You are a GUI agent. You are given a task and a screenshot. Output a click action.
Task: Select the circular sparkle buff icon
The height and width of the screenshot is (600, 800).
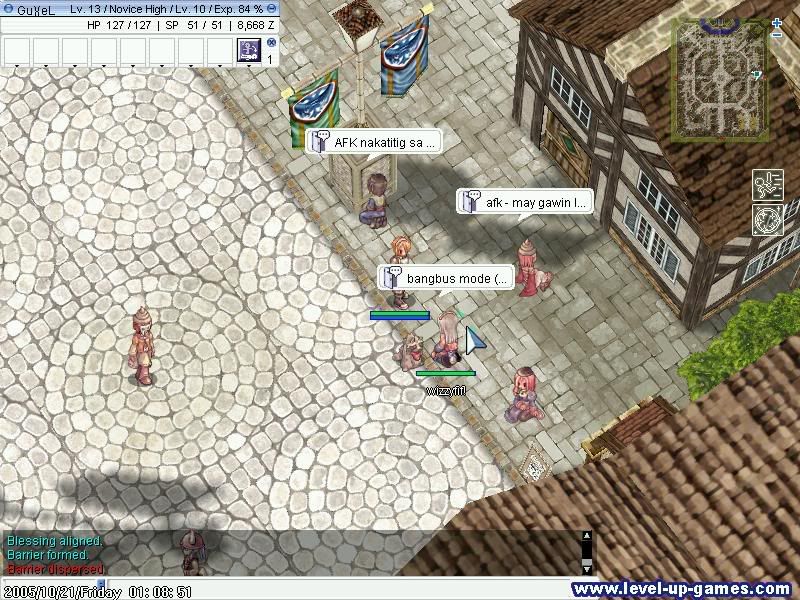[767, 220]
